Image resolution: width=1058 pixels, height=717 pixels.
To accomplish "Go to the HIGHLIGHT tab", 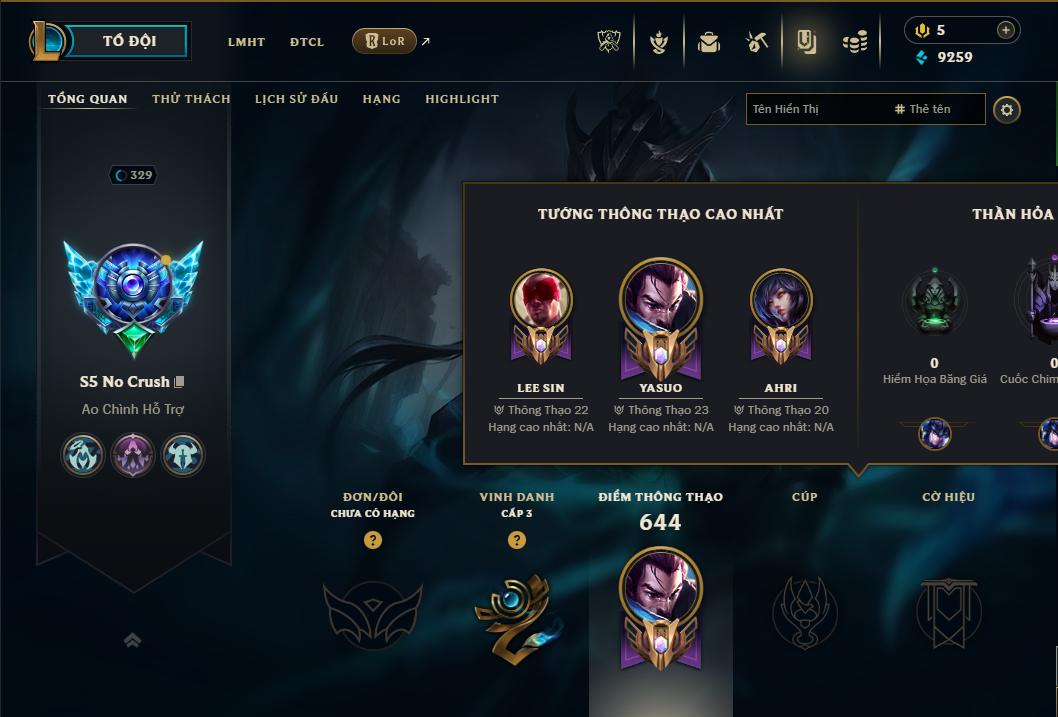I will (x=461, y=99).
